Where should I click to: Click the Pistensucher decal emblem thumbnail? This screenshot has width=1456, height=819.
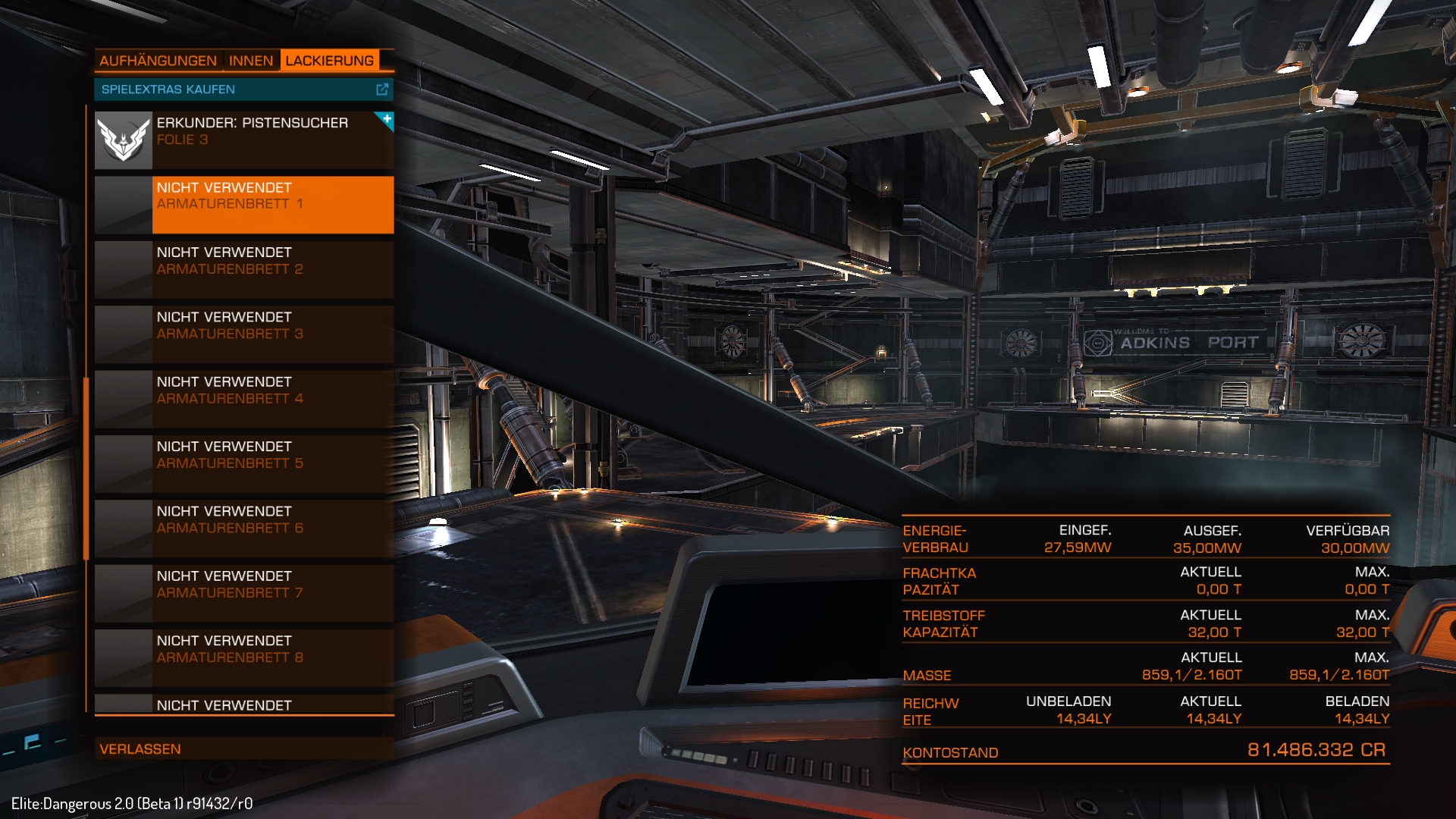[x=124, y=140]
